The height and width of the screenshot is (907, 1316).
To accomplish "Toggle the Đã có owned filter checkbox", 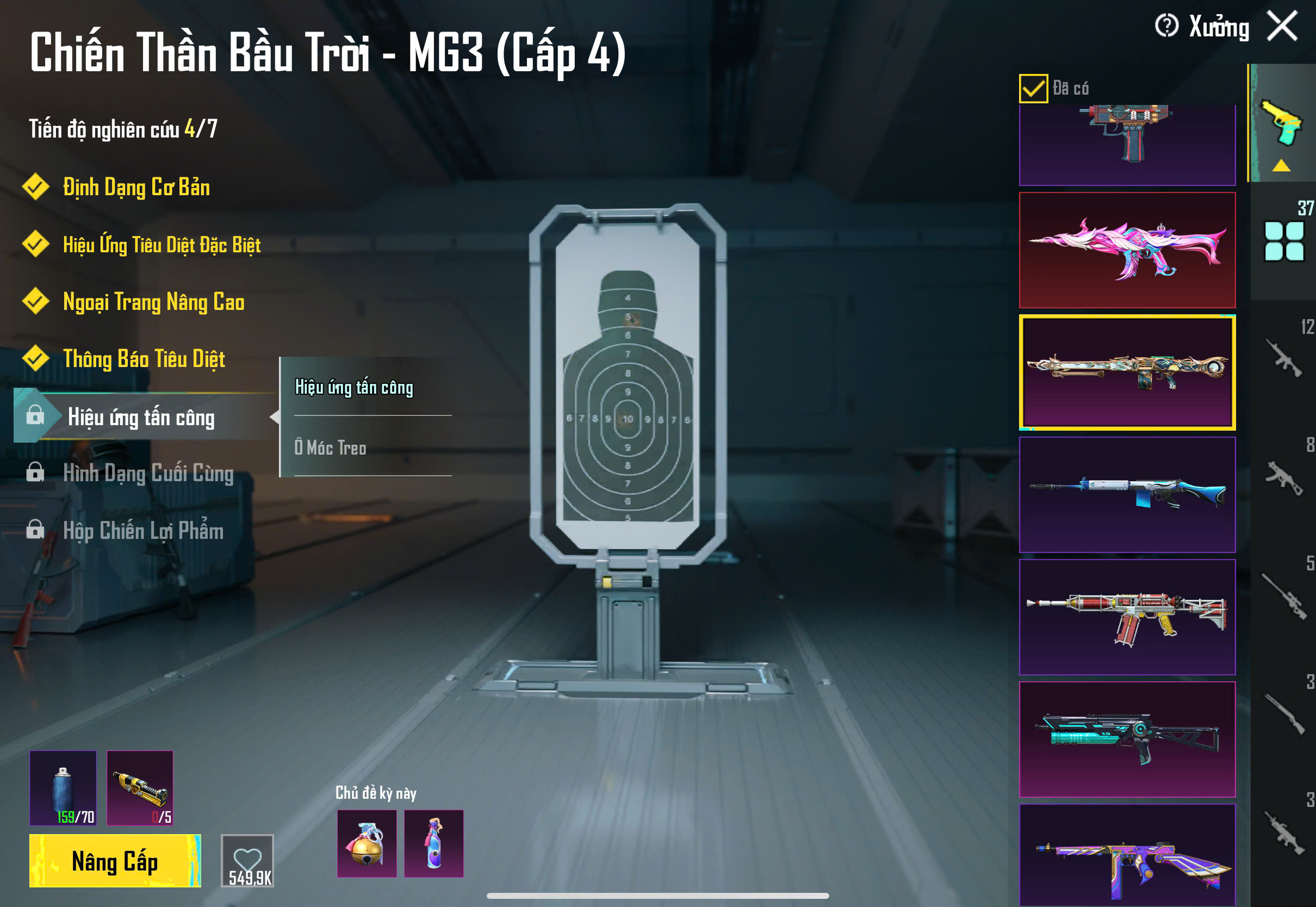I will [x=1033, y=89].
